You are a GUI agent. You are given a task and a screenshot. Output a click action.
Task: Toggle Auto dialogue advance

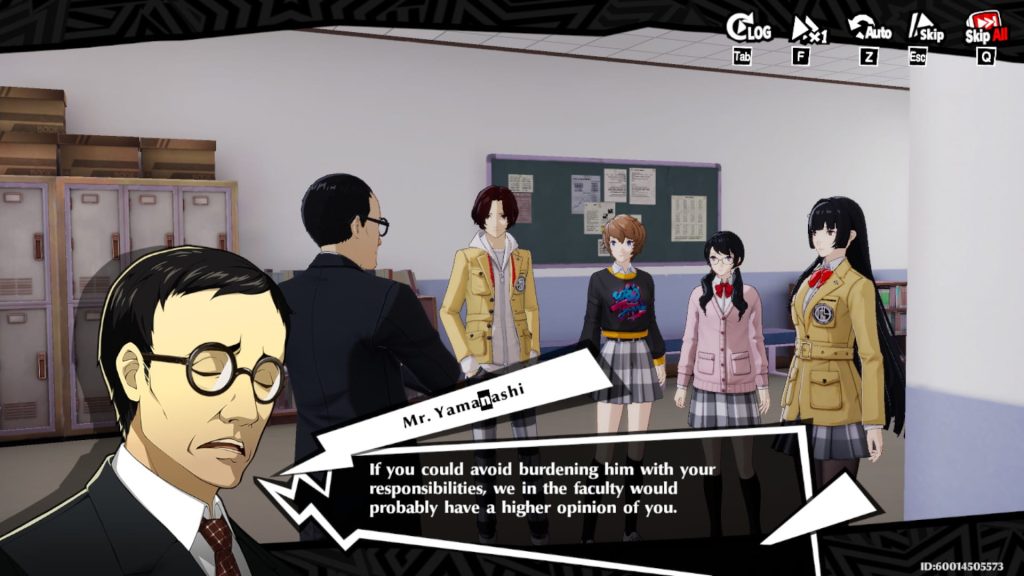click(x=868, y=29)
